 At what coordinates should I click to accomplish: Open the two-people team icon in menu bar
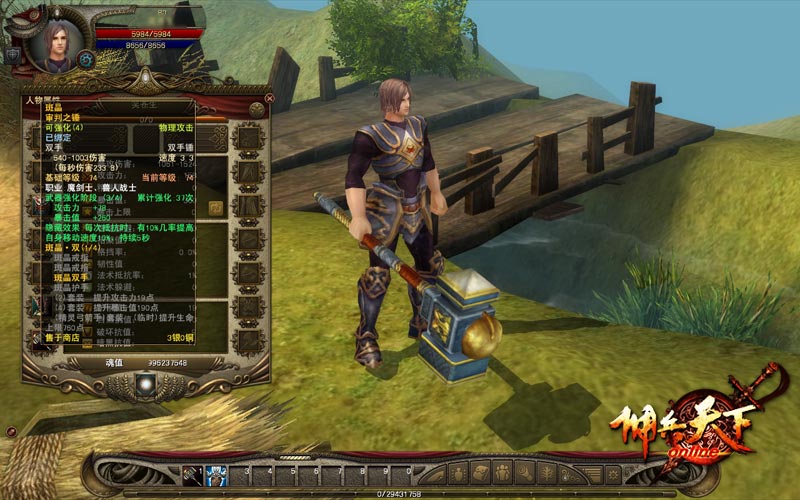point(502,473)
